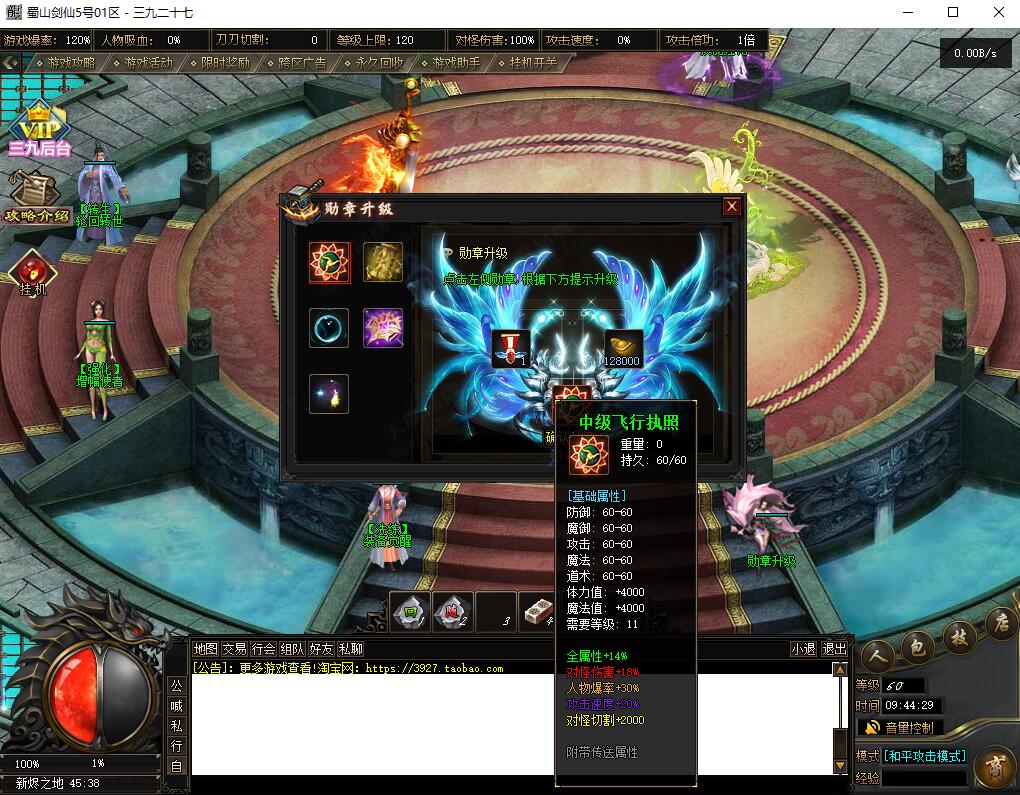
Task: Open the 地图 map button above chat
Action: [x=205, y=649]
